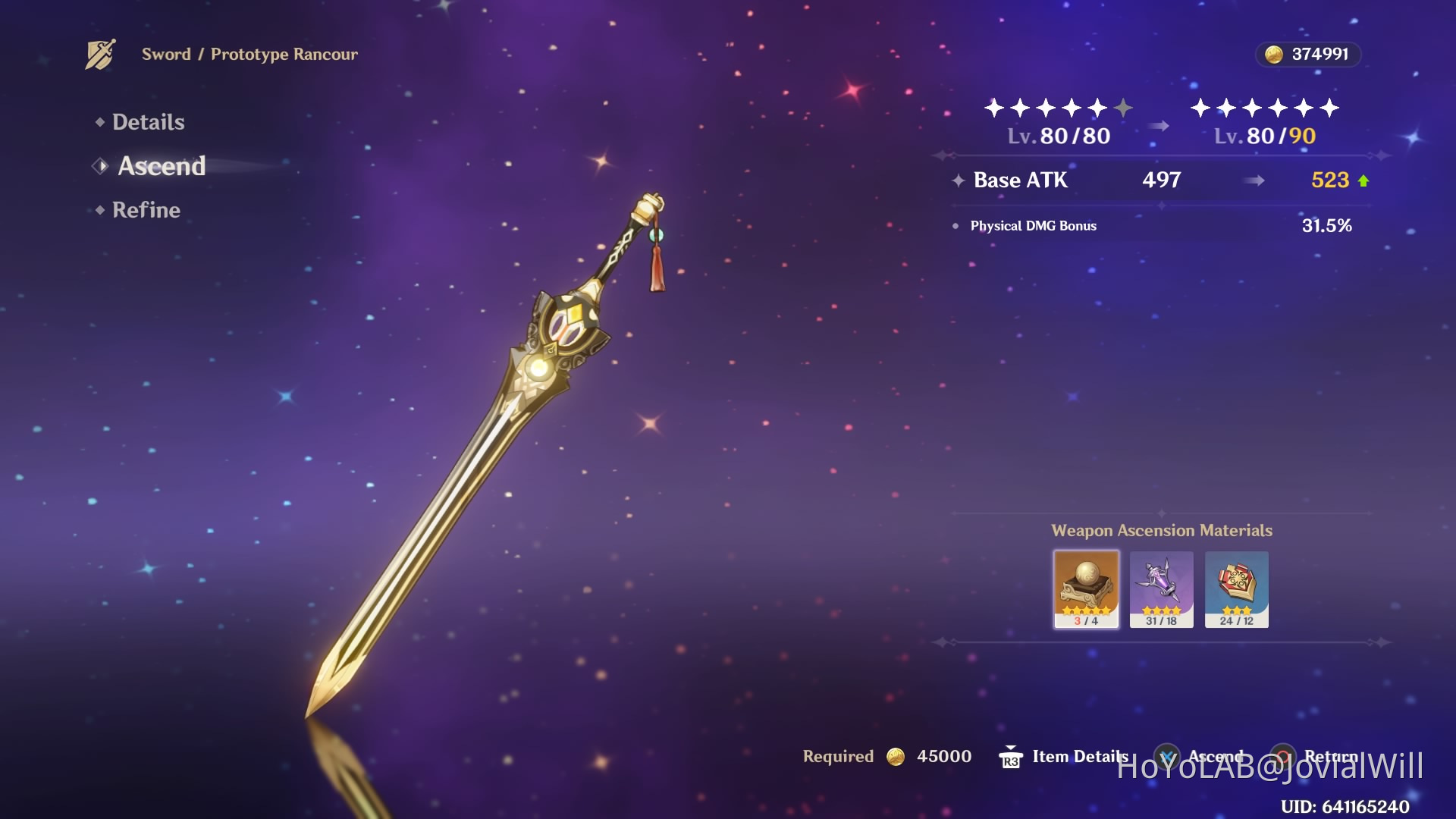Viewport: 1456px width, 819px height.
Task: Click the Return circle button icon
Action: (x=1283, y=756)
